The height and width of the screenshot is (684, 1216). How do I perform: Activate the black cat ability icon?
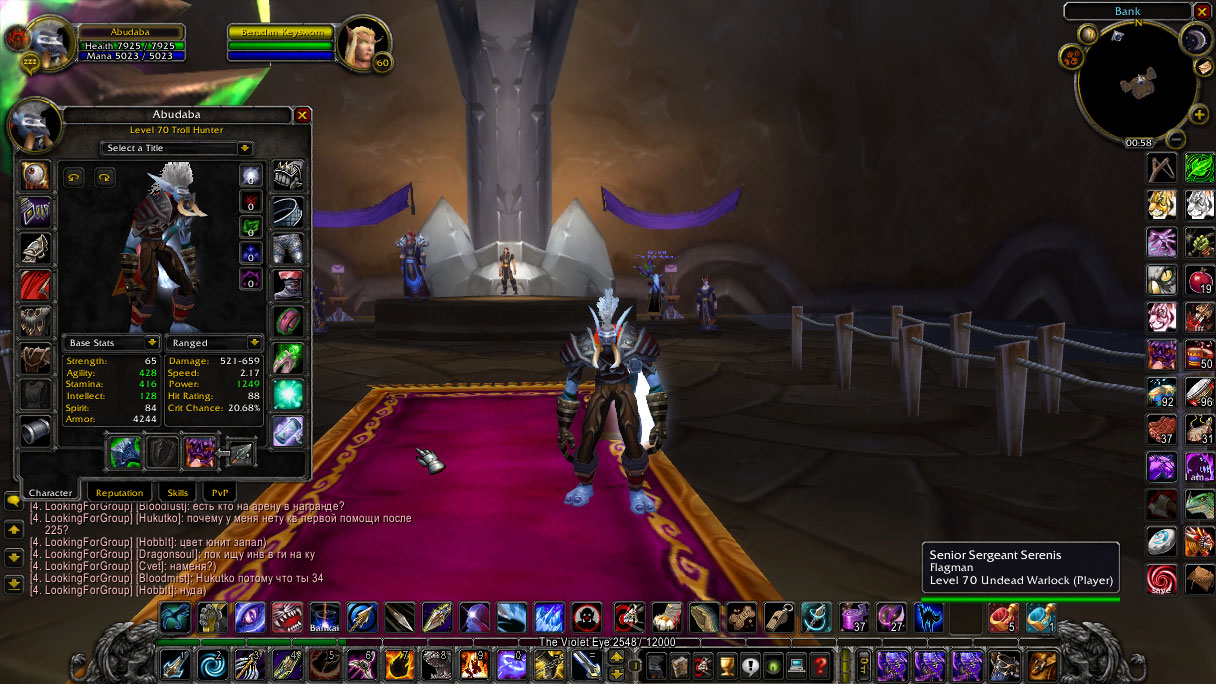click(1160, 280)
